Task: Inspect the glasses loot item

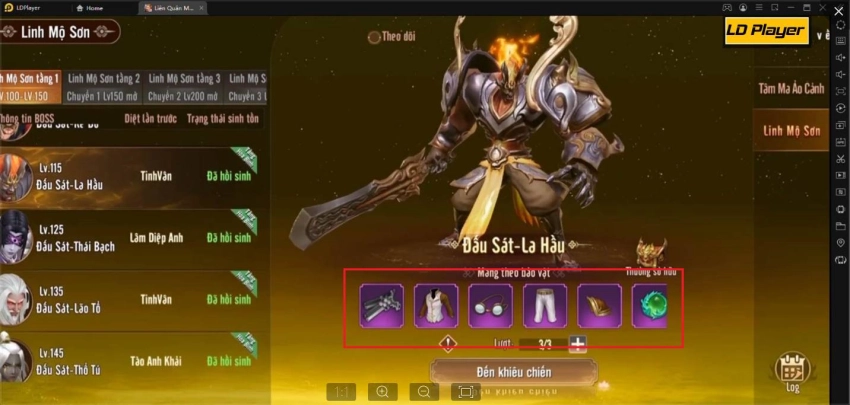Action: (x=490, y=305)
